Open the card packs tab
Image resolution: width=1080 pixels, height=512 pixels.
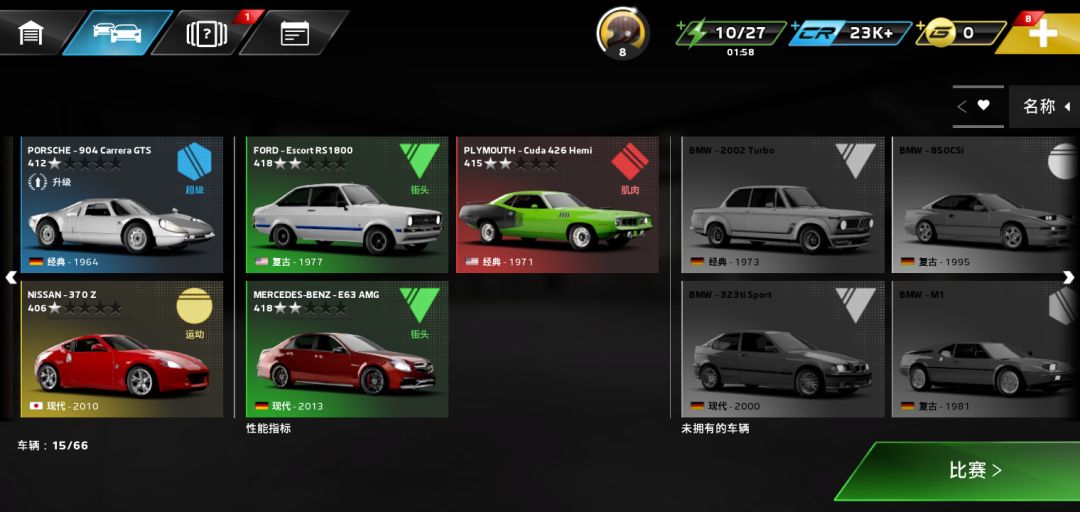[x=207, y=33]
